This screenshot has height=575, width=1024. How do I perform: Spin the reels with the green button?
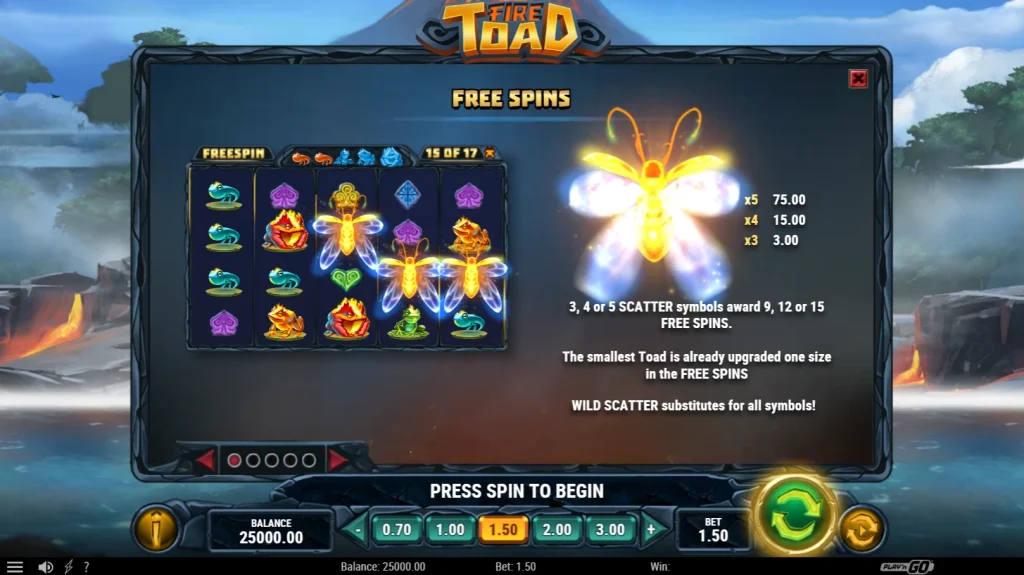(x=793, y=516)
